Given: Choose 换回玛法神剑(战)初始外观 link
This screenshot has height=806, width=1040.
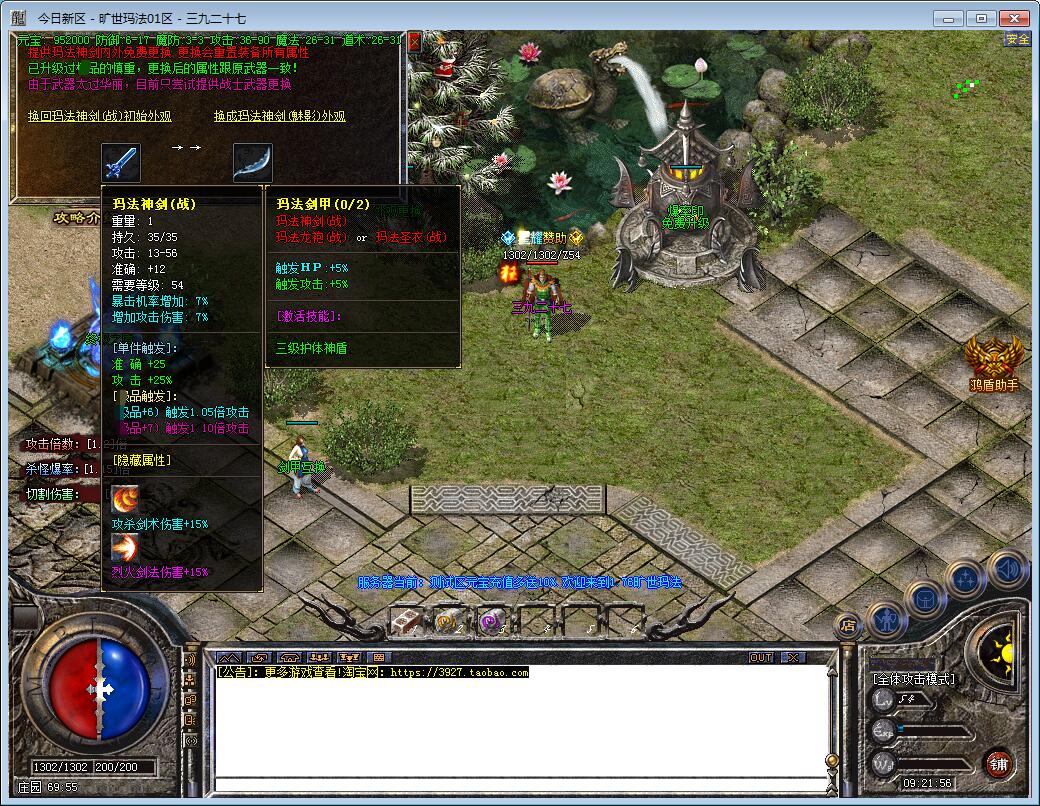Looking at the screenshot, I should tap(100, 116).
